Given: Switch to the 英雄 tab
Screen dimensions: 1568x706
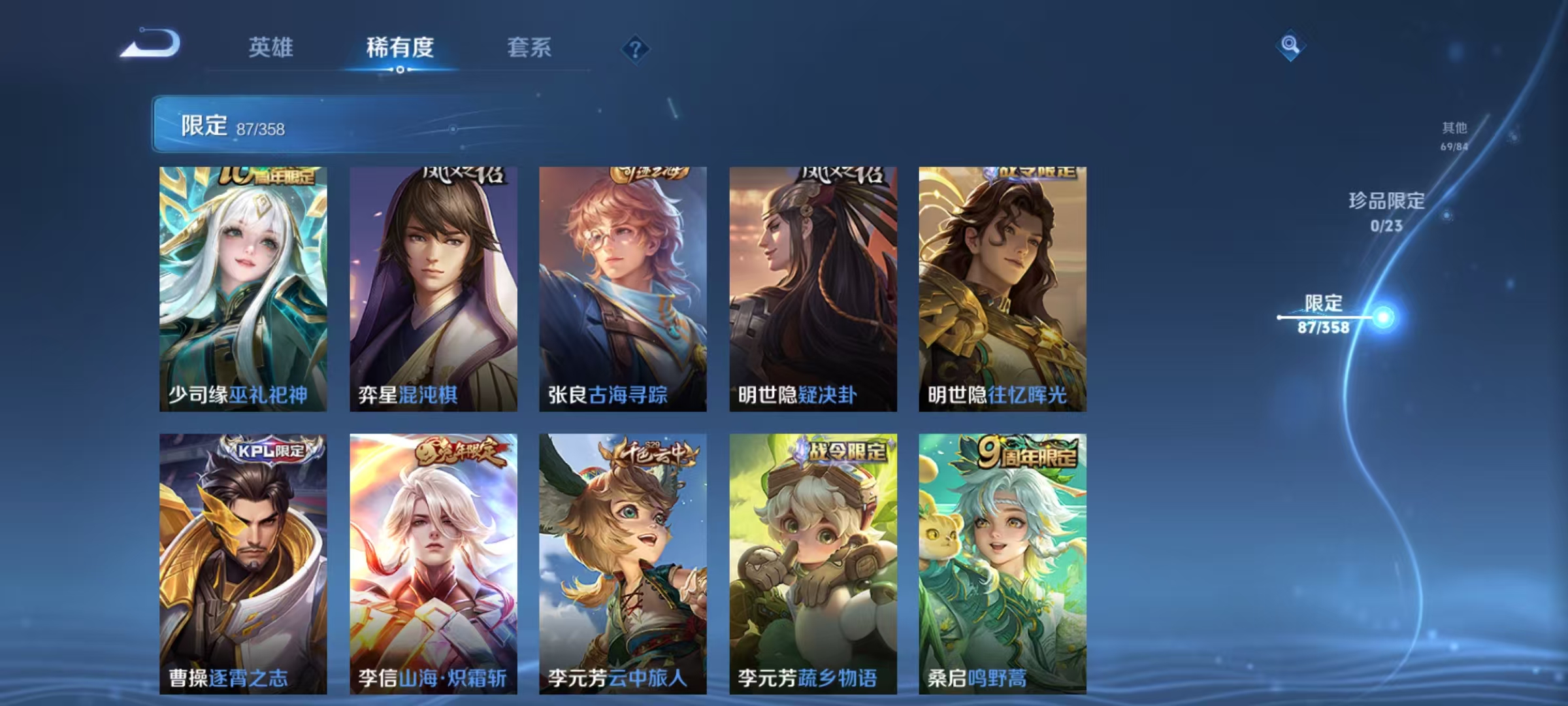Looking at the screenshot, I should 272,48.
